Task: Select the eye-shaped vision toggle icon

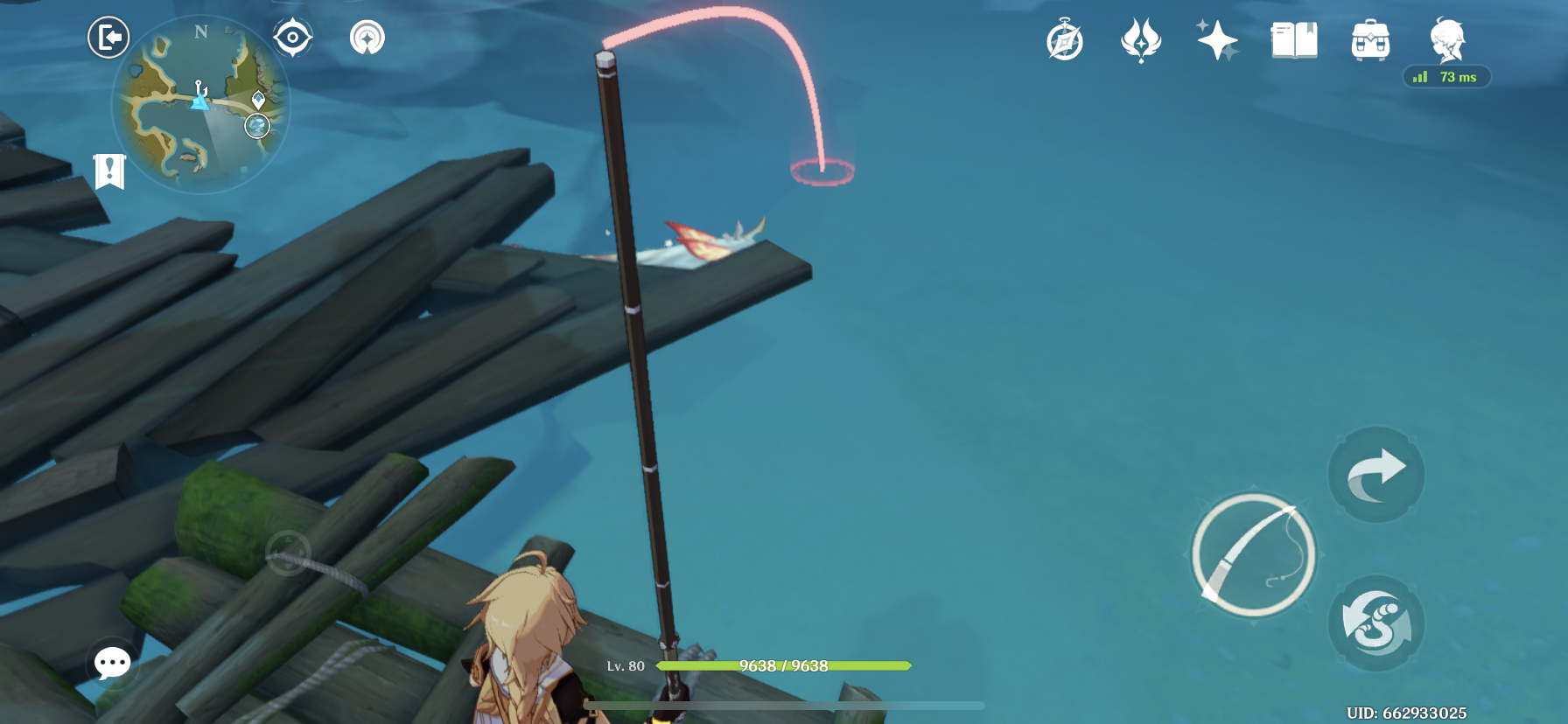Action: (x=292, y=37)
